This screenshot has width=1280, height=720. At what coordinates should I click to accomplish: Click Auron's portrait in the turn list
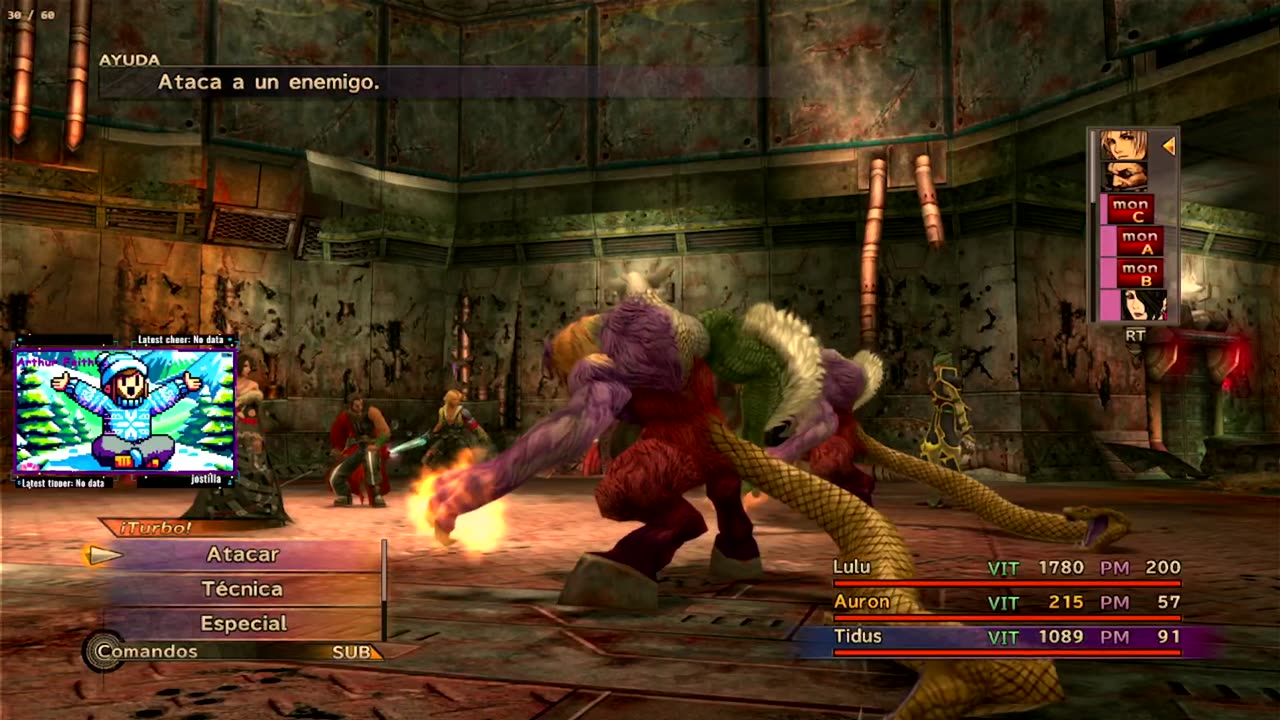click(1123, 177)
